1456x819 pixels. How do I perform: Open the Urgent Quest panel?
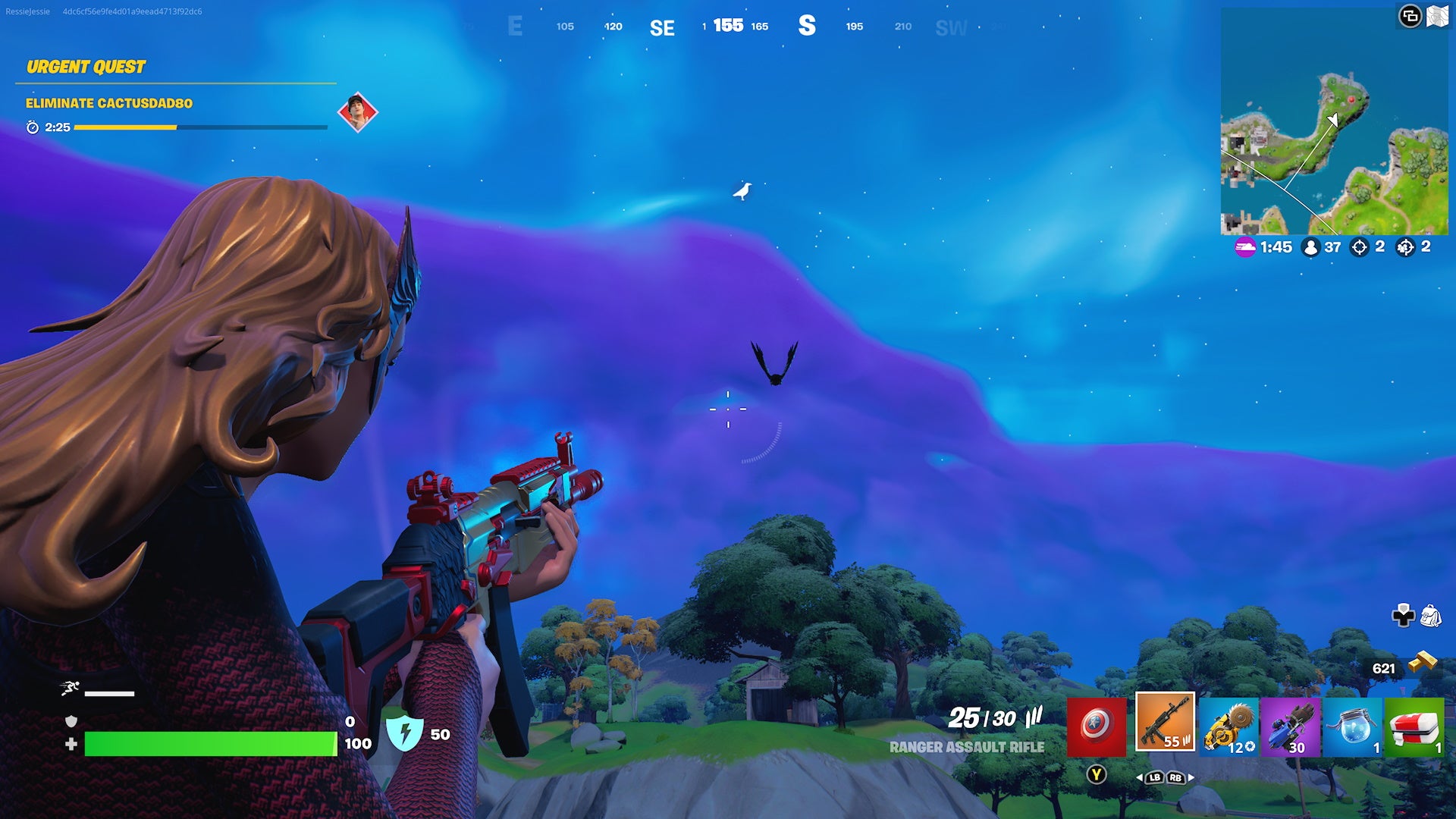click(x=86, y=67)
